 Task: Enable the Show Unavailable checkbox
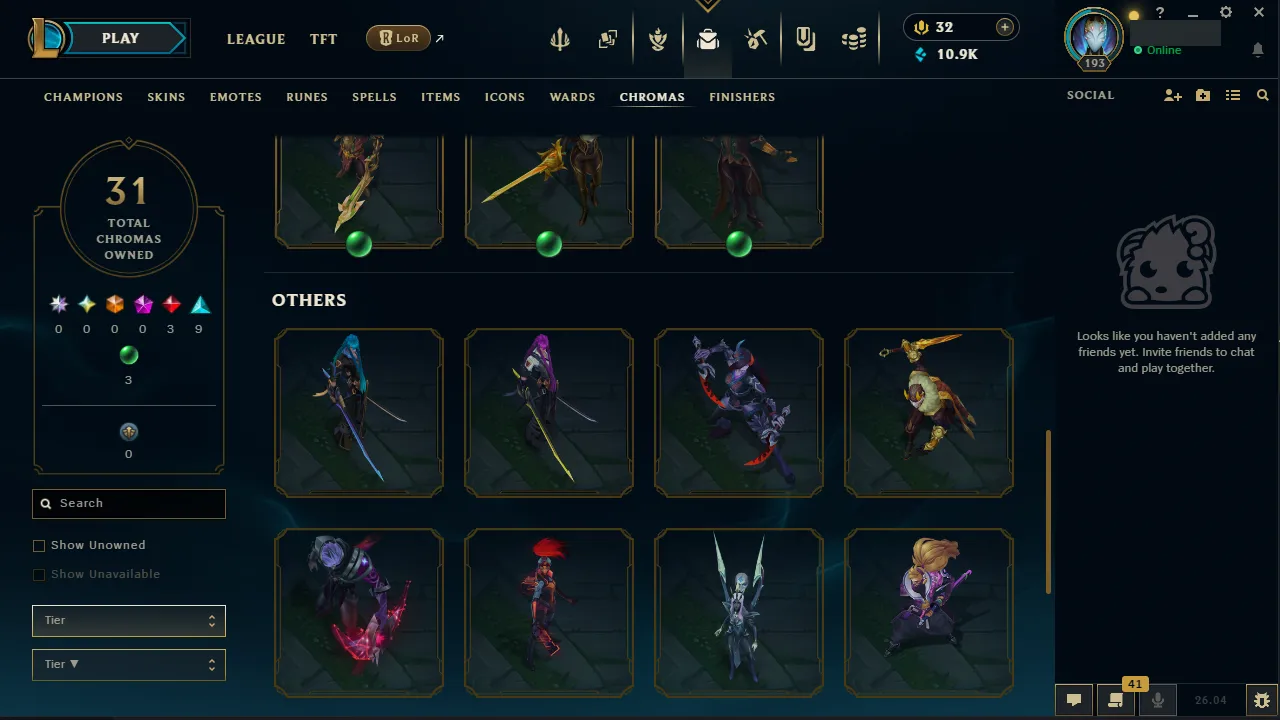click(39, 574)
